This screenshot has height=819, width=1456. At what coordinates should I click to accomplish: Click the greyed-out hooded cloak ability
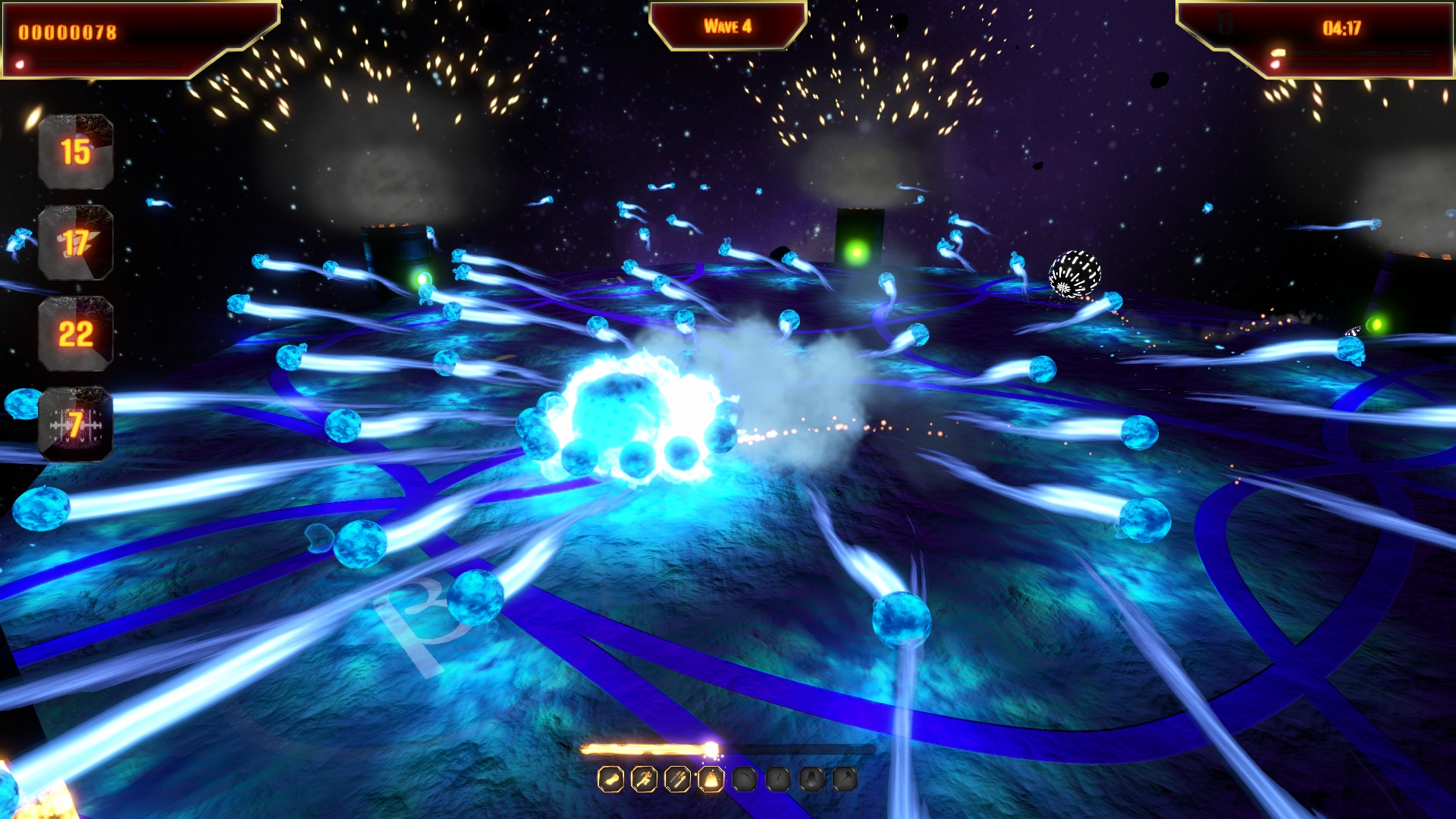click(811, 779)
